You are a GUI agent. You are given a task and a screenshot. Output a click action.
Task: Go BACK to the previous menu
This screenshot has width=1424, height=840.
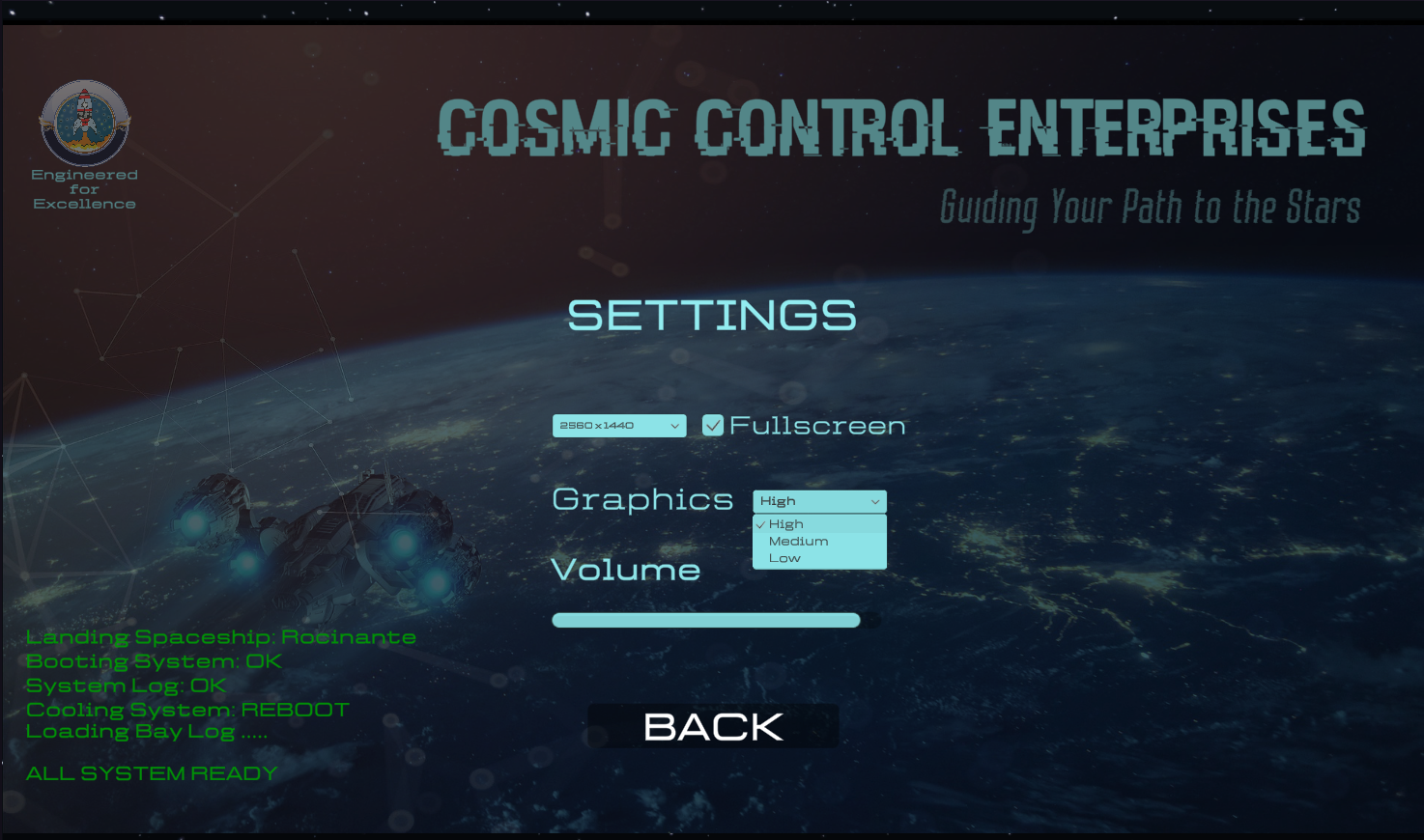pyautogui.click(x=713, y=726)
